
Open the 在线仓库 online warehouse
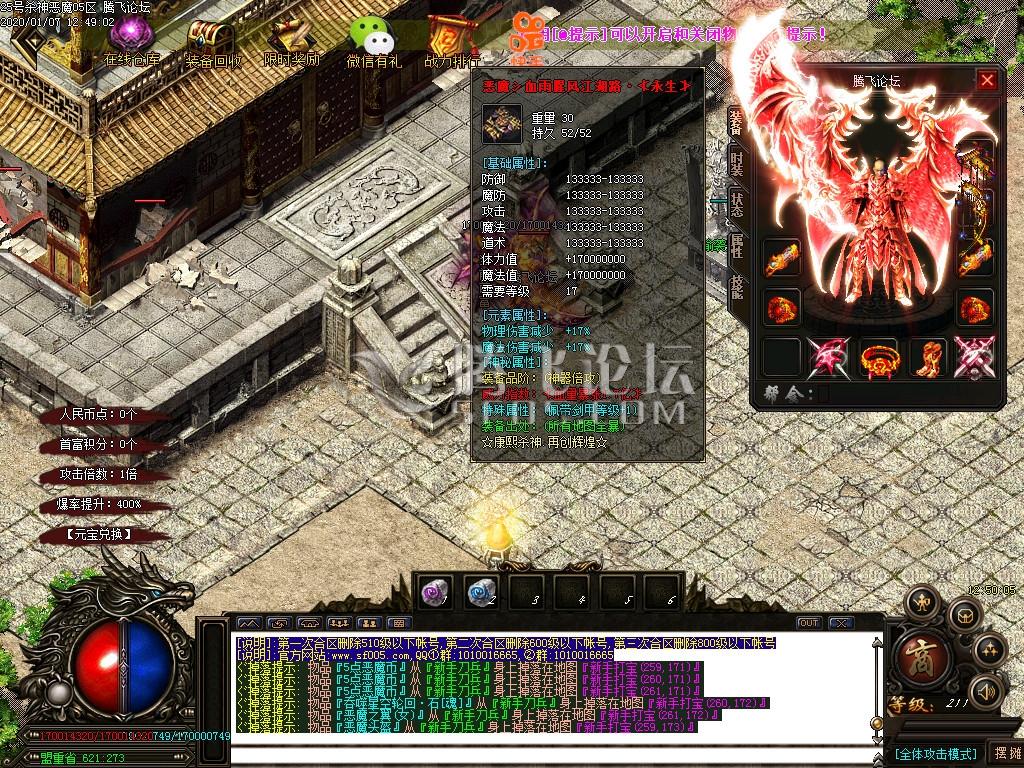[132, 38]
